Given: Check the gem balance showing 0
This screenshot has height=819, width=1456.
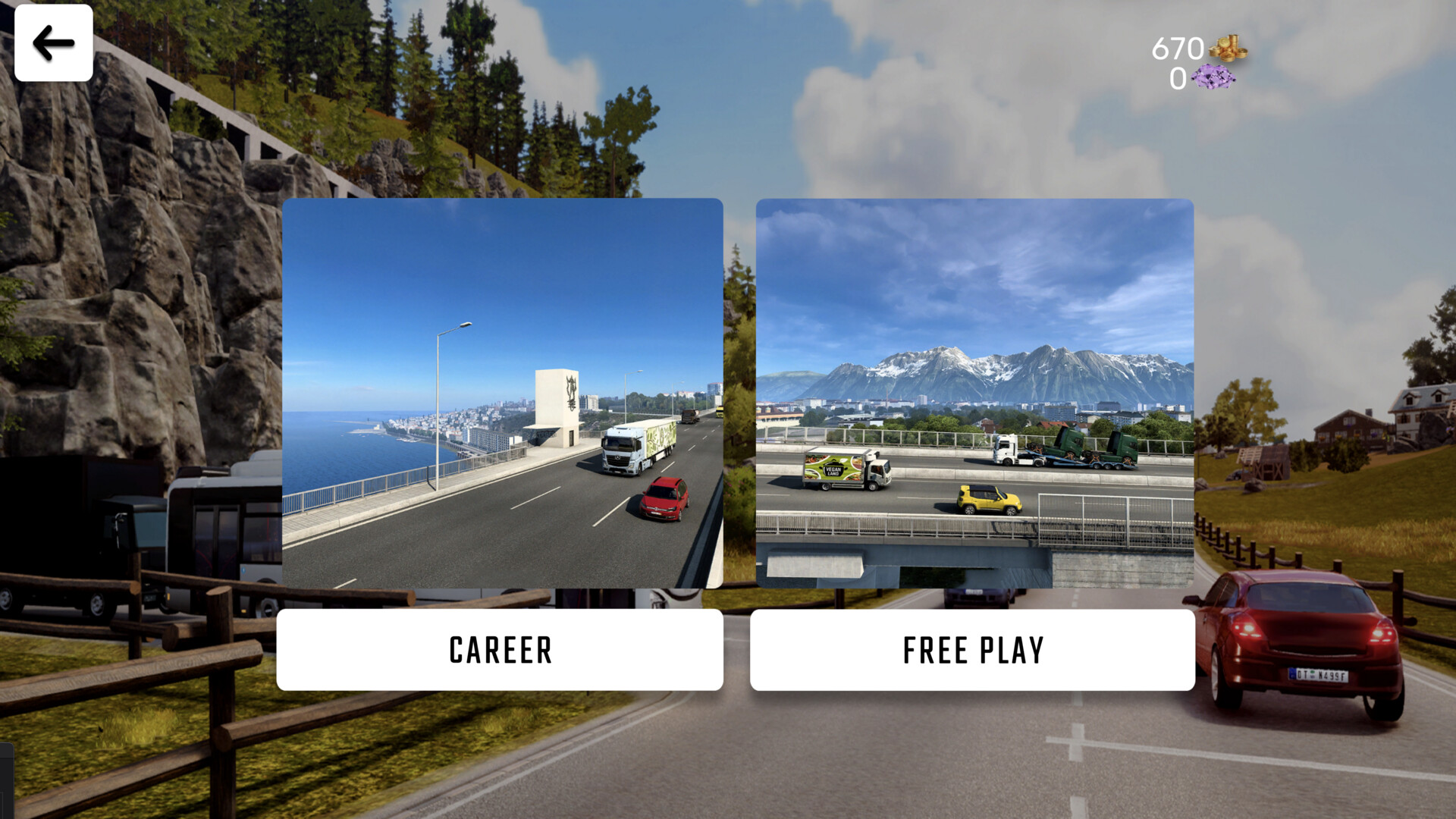Looking at the screenshot, I should pyautogui.click(x=1177, y=79).
